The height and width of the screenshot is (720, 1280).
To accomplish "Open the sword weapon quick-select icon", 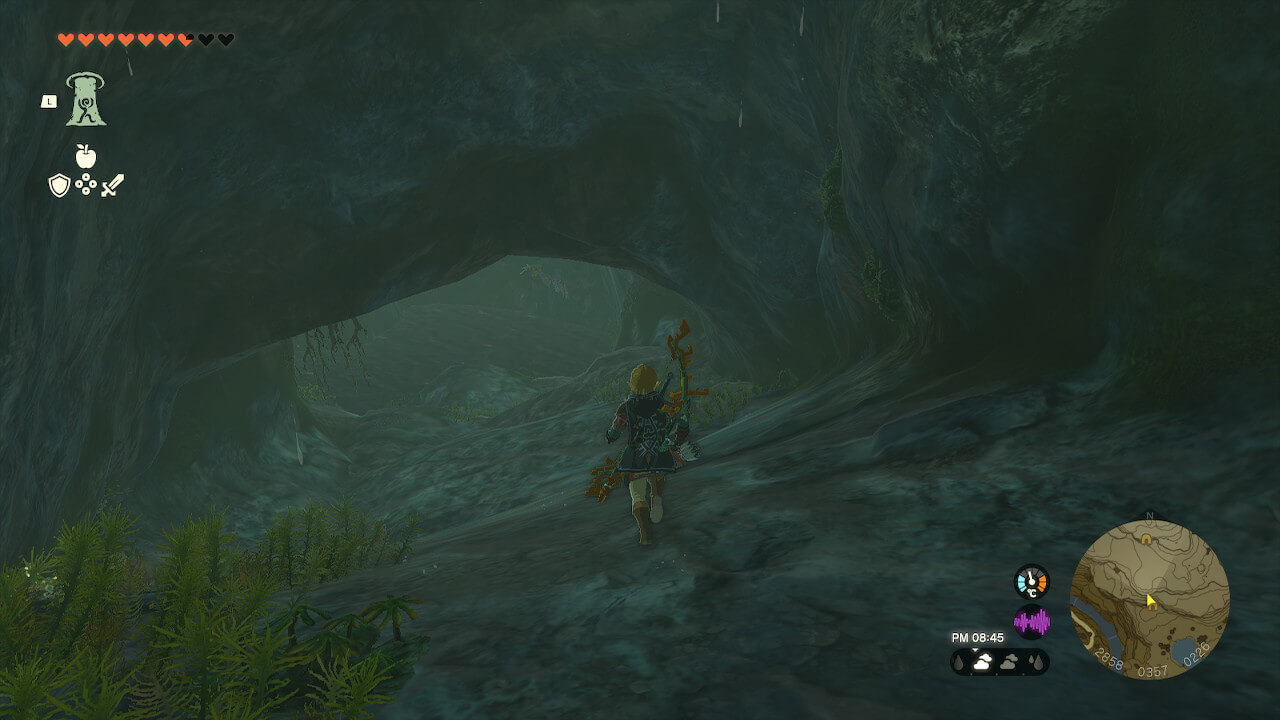I will [112, 185].
